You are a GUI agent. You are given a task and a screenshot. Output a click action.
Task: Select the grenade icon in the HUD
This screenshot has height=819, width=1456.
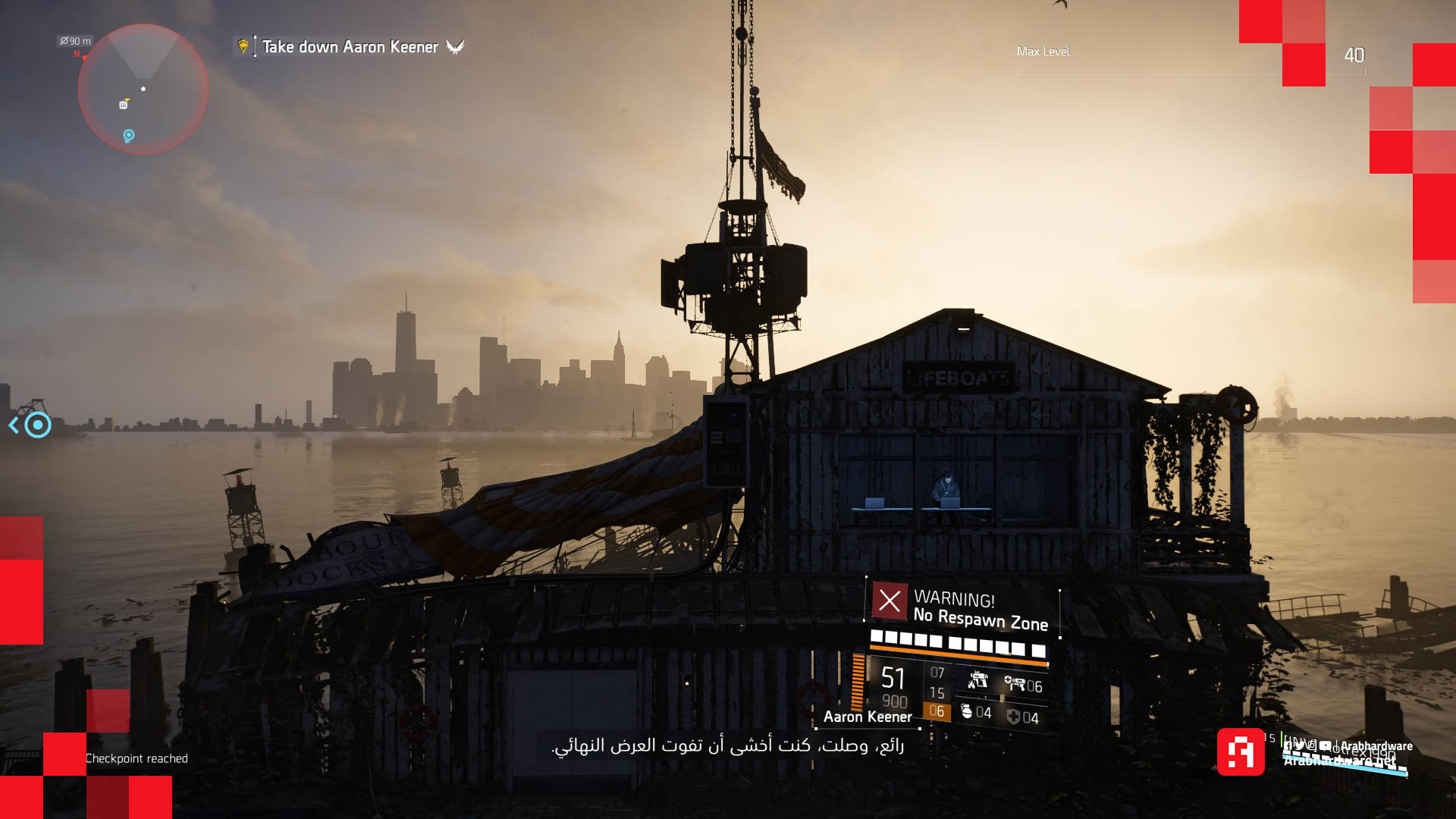pos(967,711)
